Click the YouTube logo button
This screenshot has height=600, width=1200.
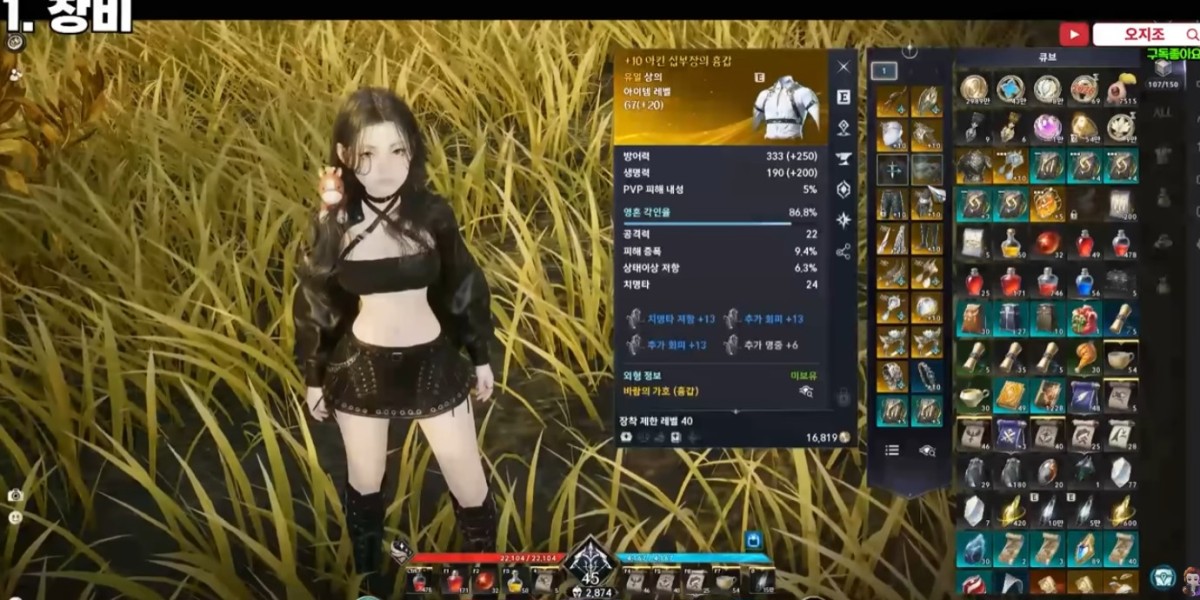[1074, 34]
